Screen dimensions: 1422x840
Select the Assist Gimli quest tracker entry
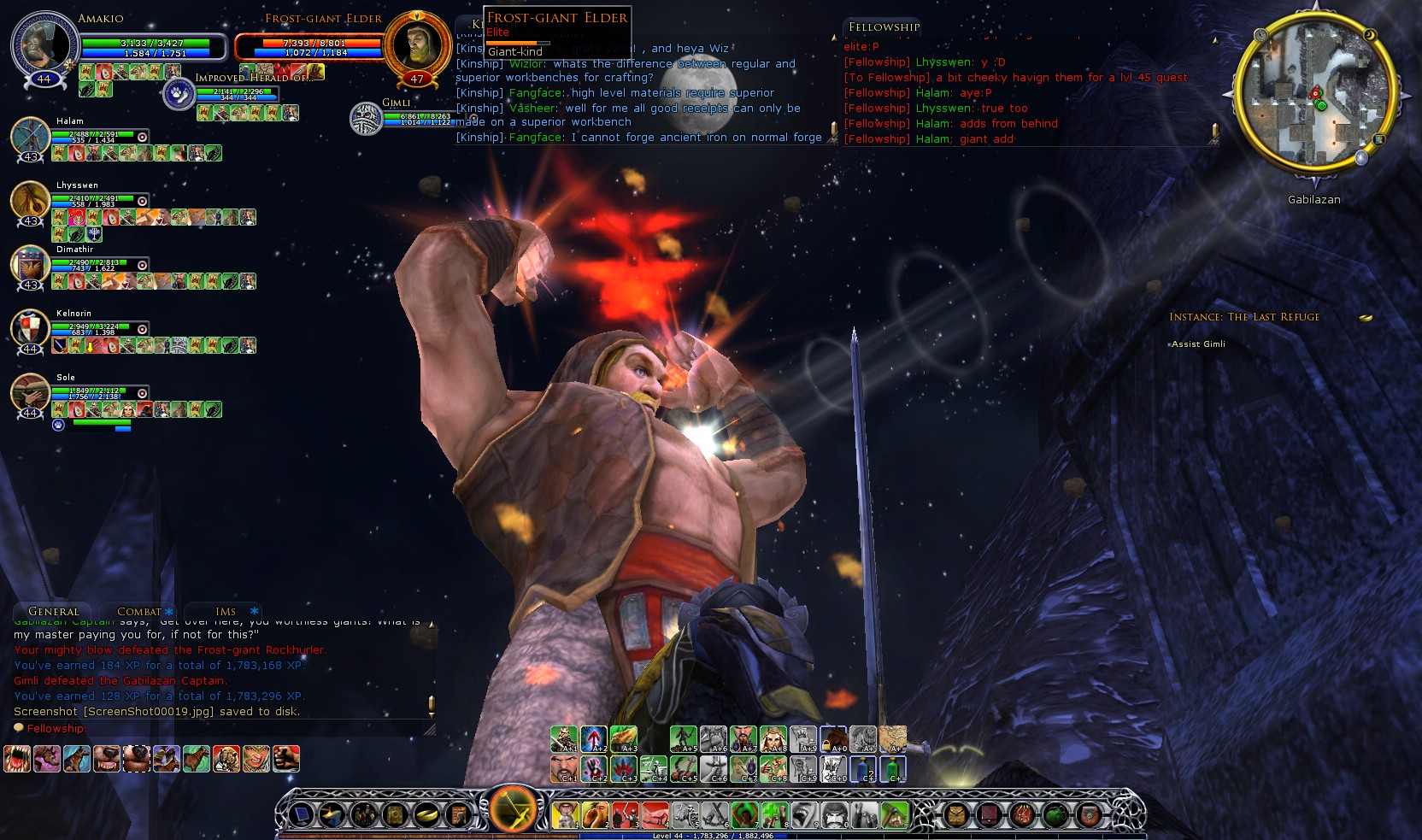[1198, 344]
